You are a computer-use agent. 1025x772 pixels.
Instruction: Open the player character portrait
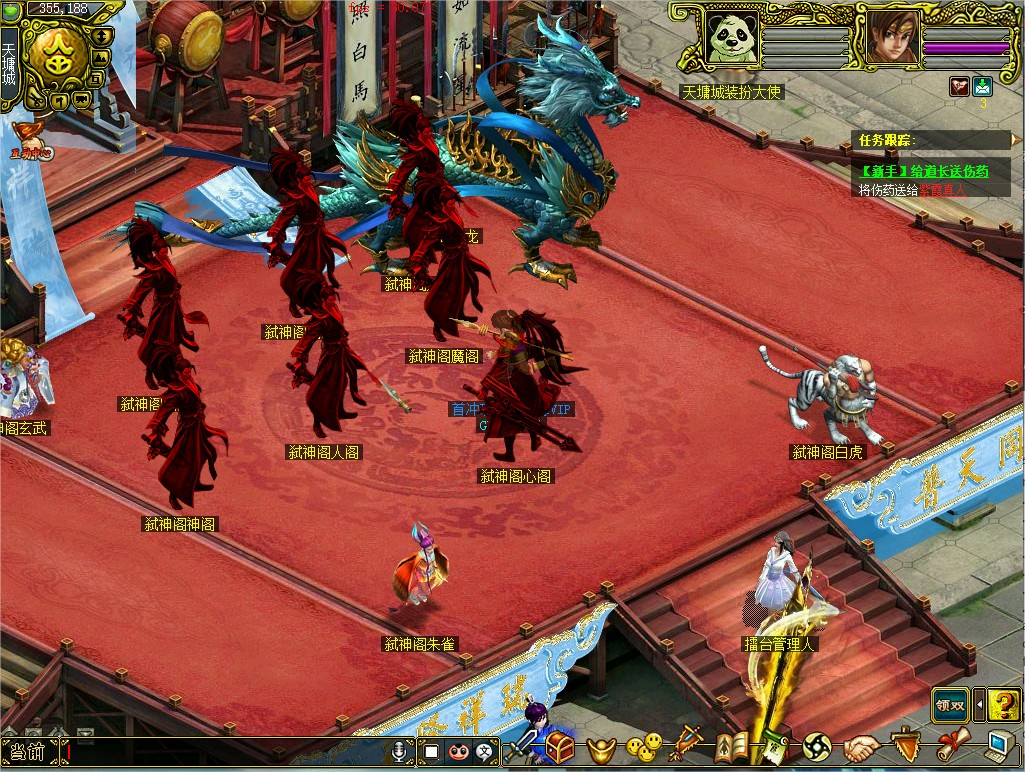point(890,38)
